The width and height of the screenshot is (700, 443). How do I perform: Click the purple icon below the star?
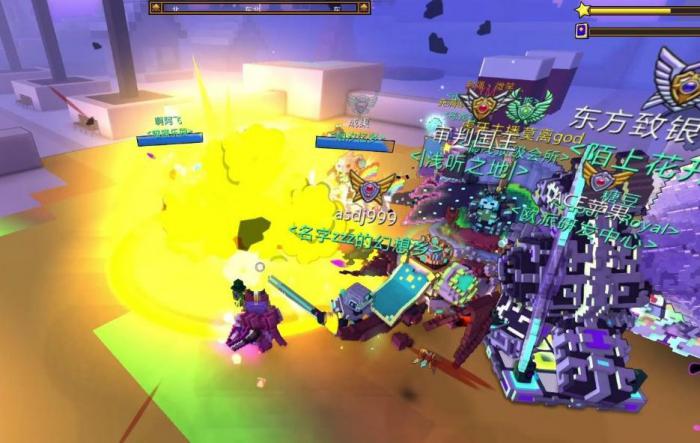point(582,31)
